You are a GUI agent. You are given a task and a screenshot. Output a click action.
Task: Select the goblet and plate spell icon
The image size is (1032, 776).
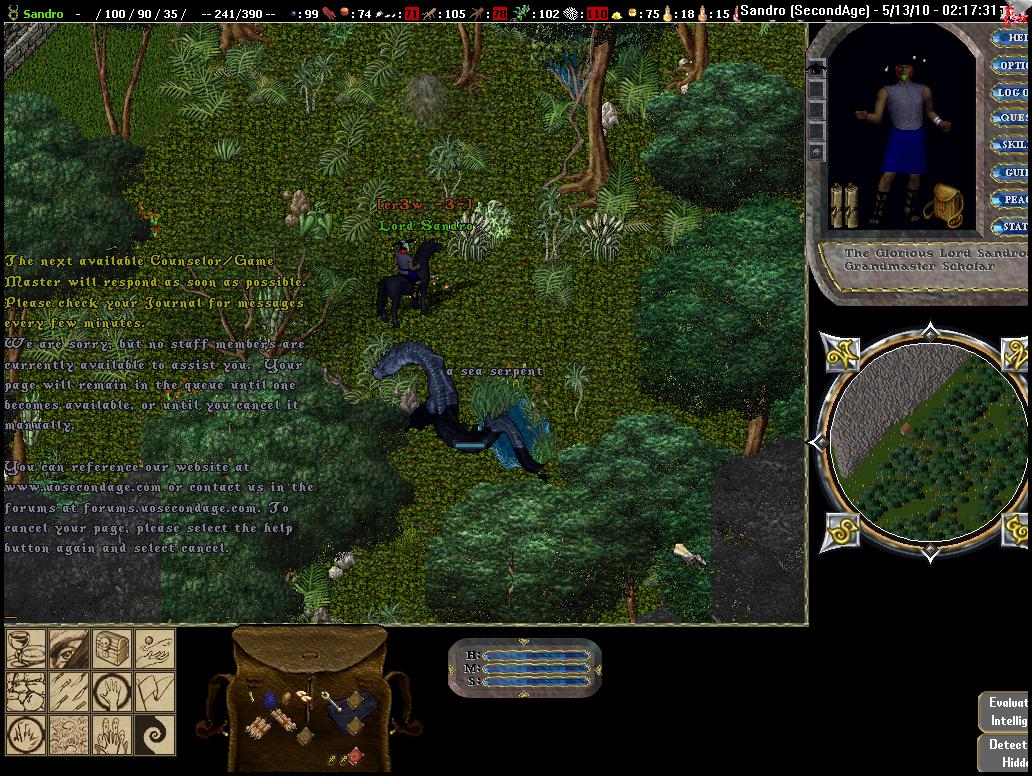25,648
